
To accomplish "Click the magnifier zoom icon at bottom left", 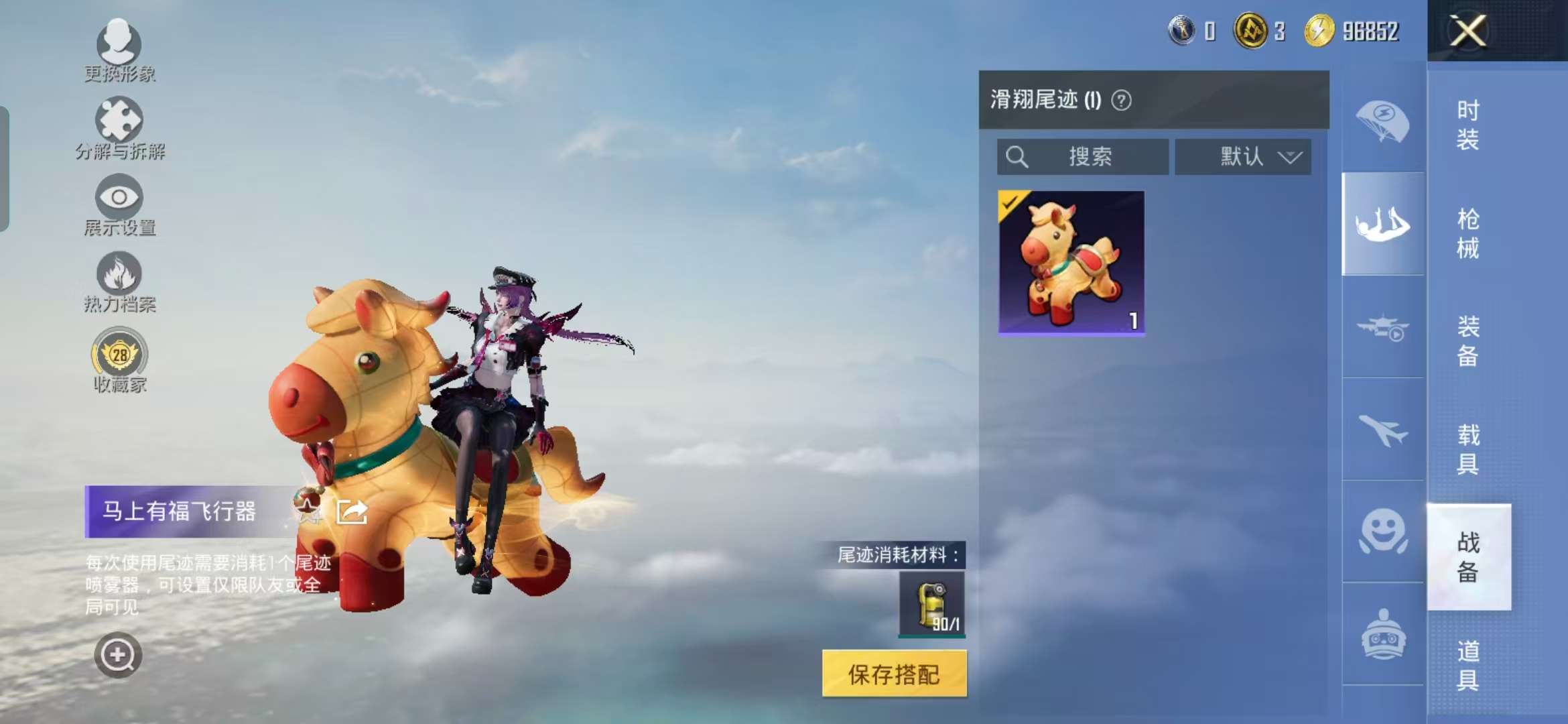I will 117,654.
